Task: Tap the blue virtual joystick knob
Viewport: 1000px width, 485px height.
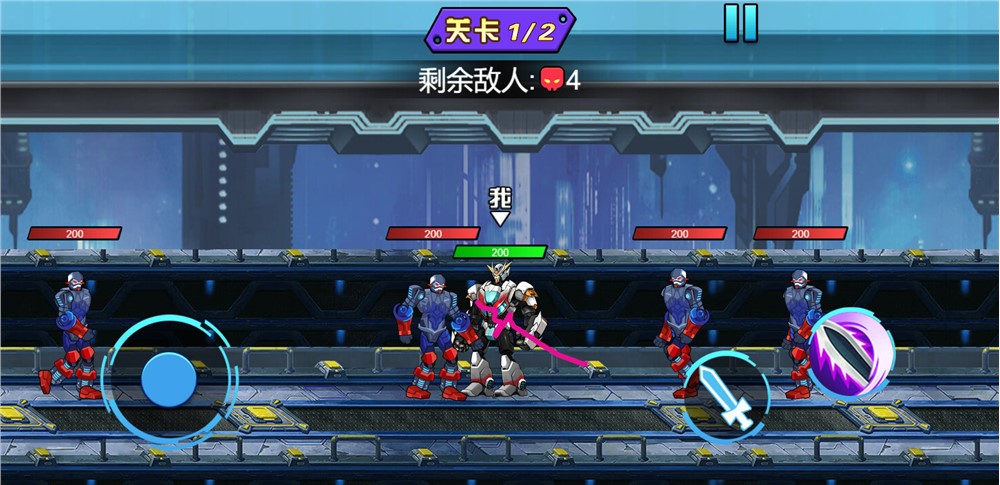Action: 168,379
